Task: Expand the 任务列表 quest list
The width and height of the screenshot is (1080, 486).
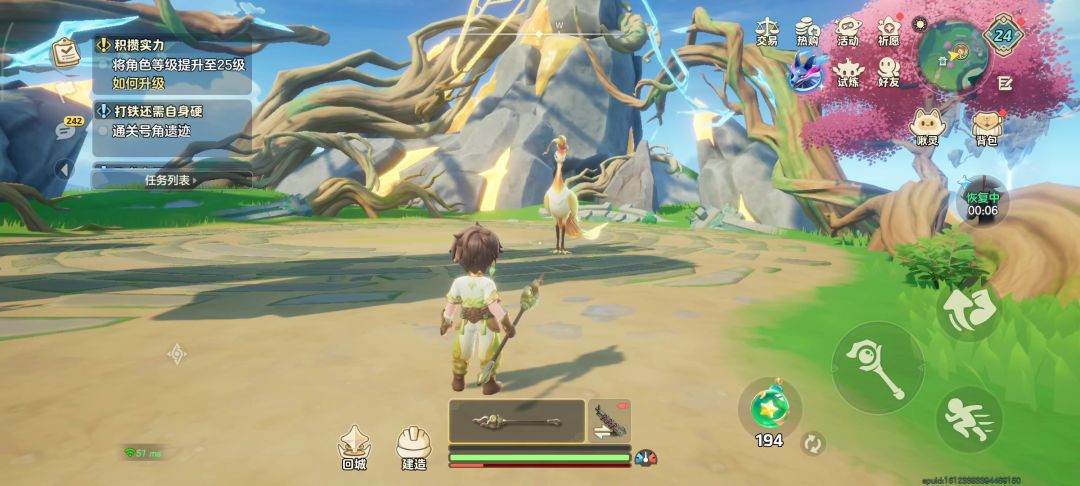Action: click(x=171, y=180)
